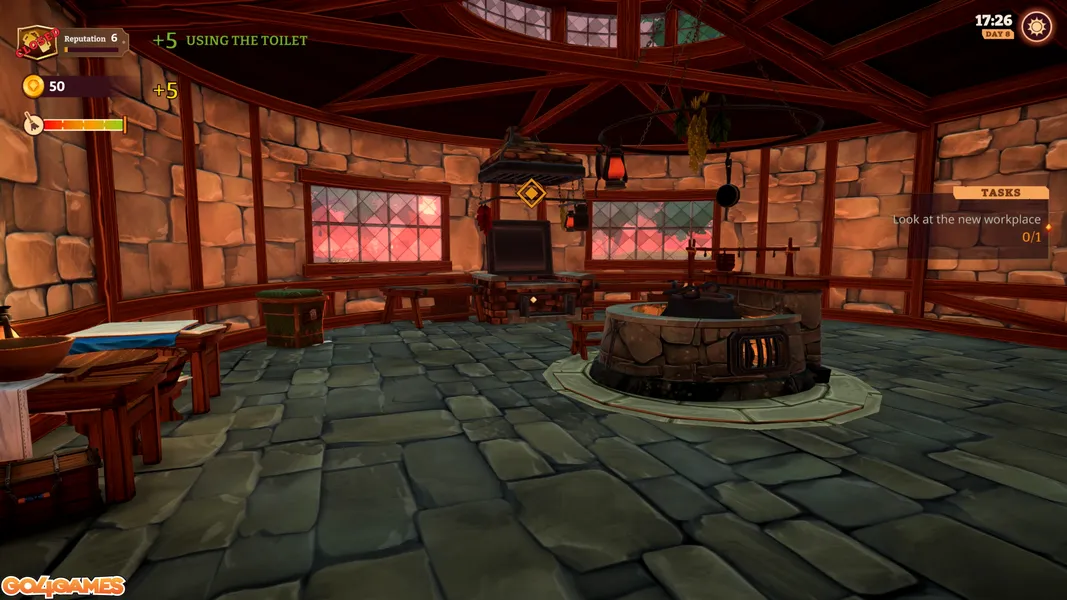This screenshot has height=600, width=1067.
Task: Click the diamond objective marker
Action: pyautogui.click(x=531, y=193)
